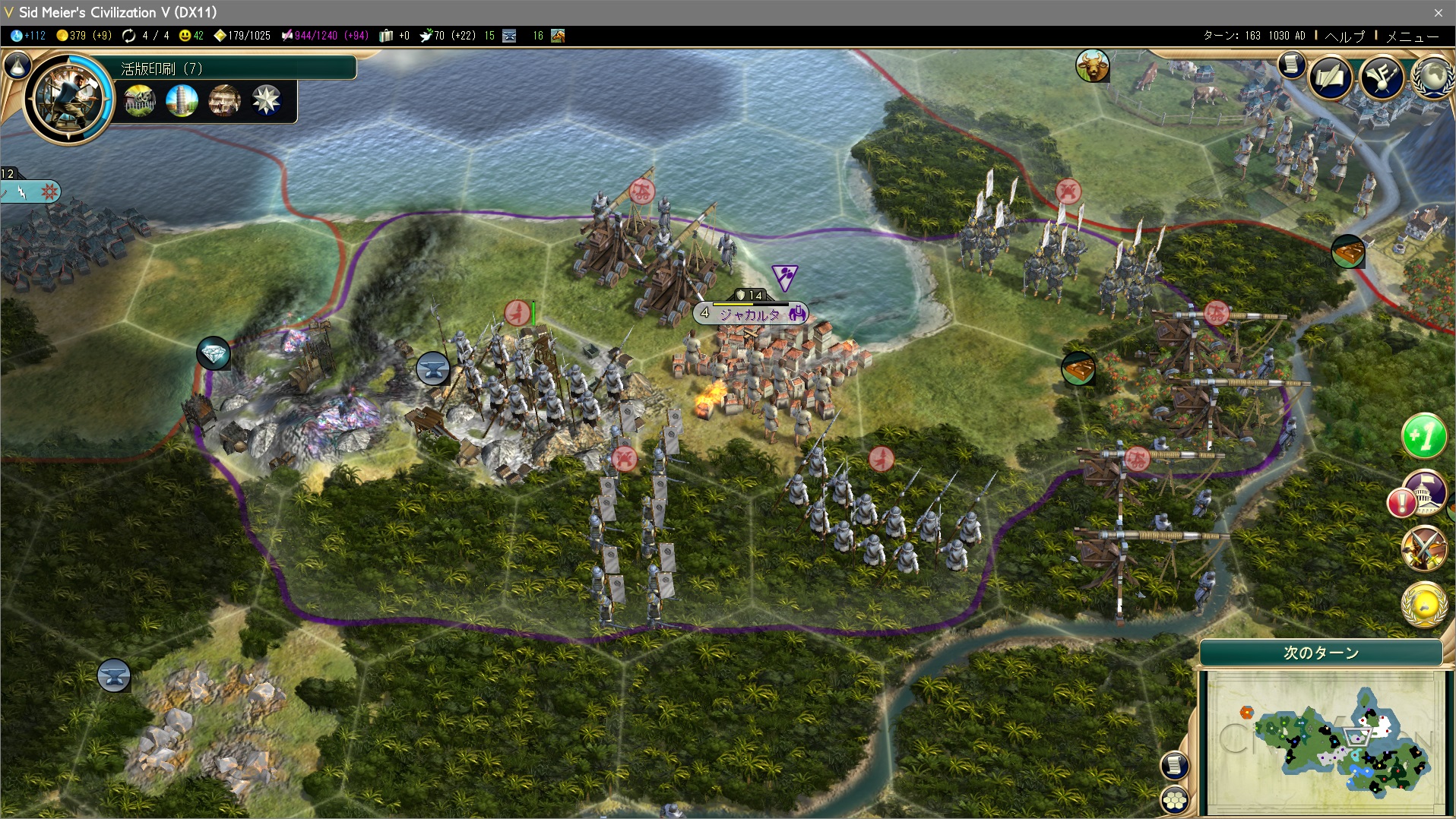Open the crossed swords war notification
1456x819 pixels.
(x=1423, y=548)
